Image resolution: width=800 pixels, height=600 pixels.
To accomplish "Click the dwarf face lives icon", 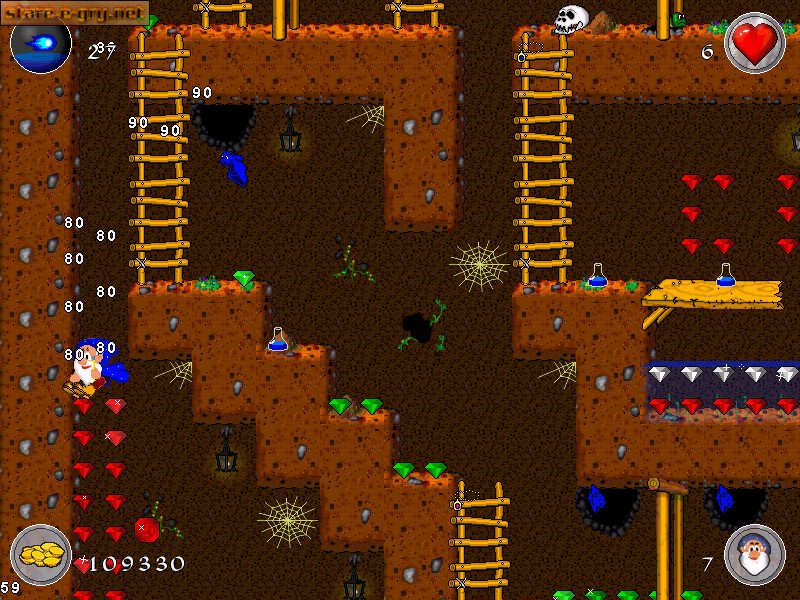I will 753,555.
